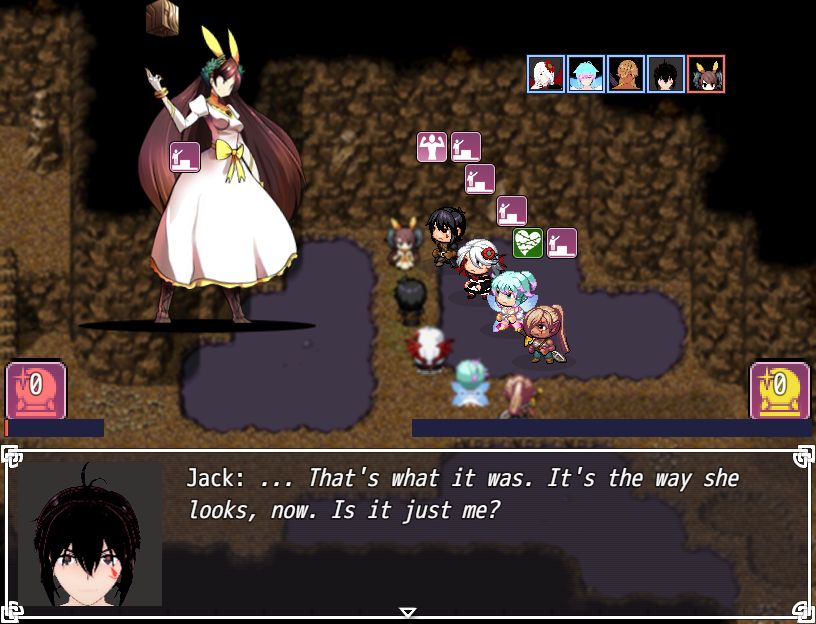
Task: Click the green heart status icon
Action: 528,243
